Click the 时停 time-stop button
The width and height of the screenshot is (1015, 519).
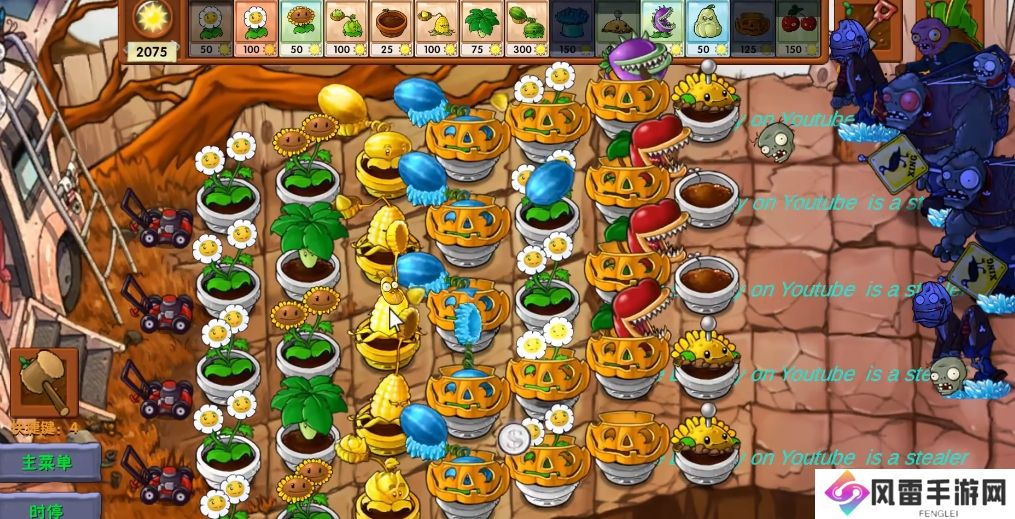50,507
